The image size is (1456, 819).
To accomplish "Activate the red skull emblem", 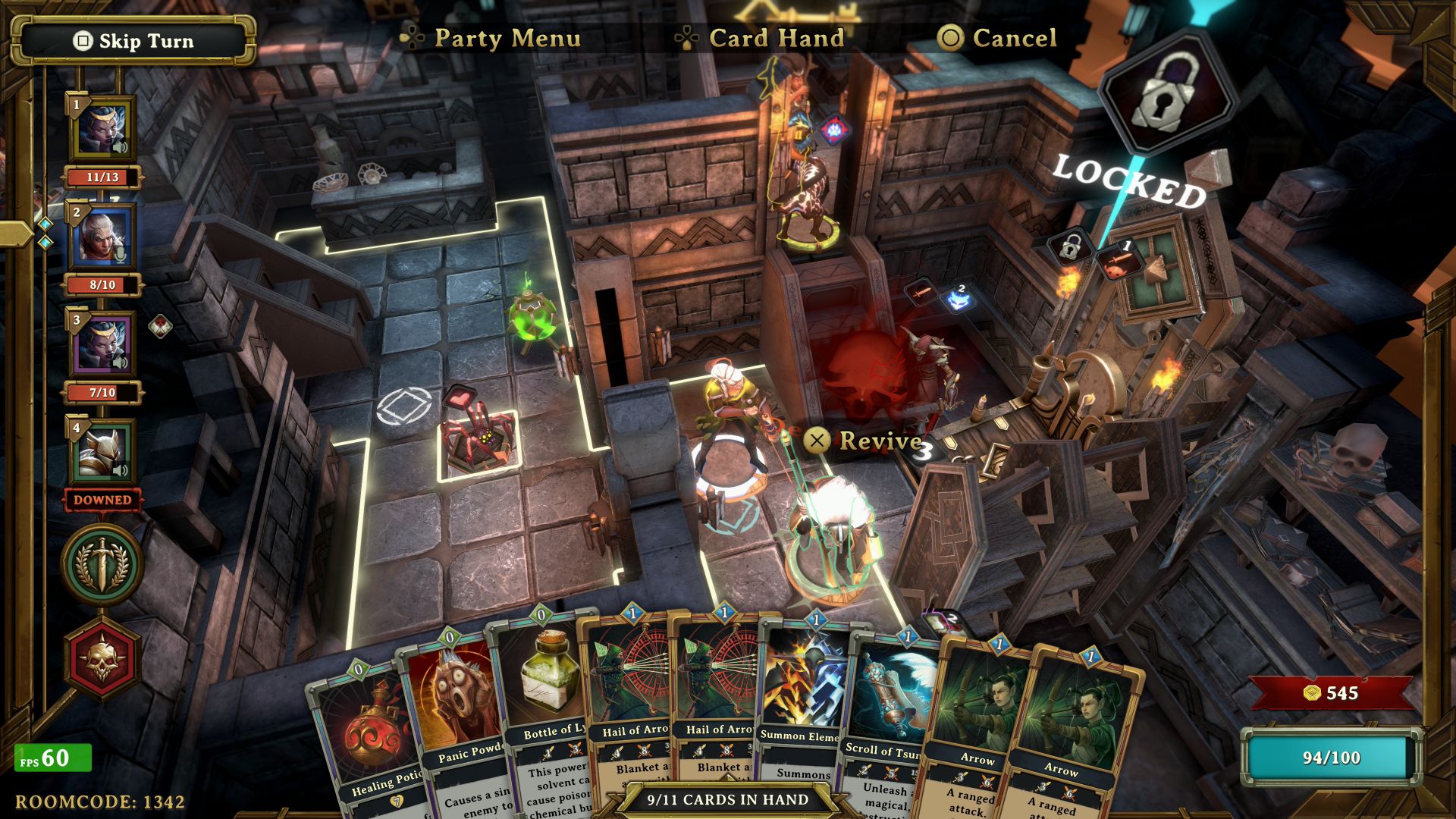I will point(102,658).
